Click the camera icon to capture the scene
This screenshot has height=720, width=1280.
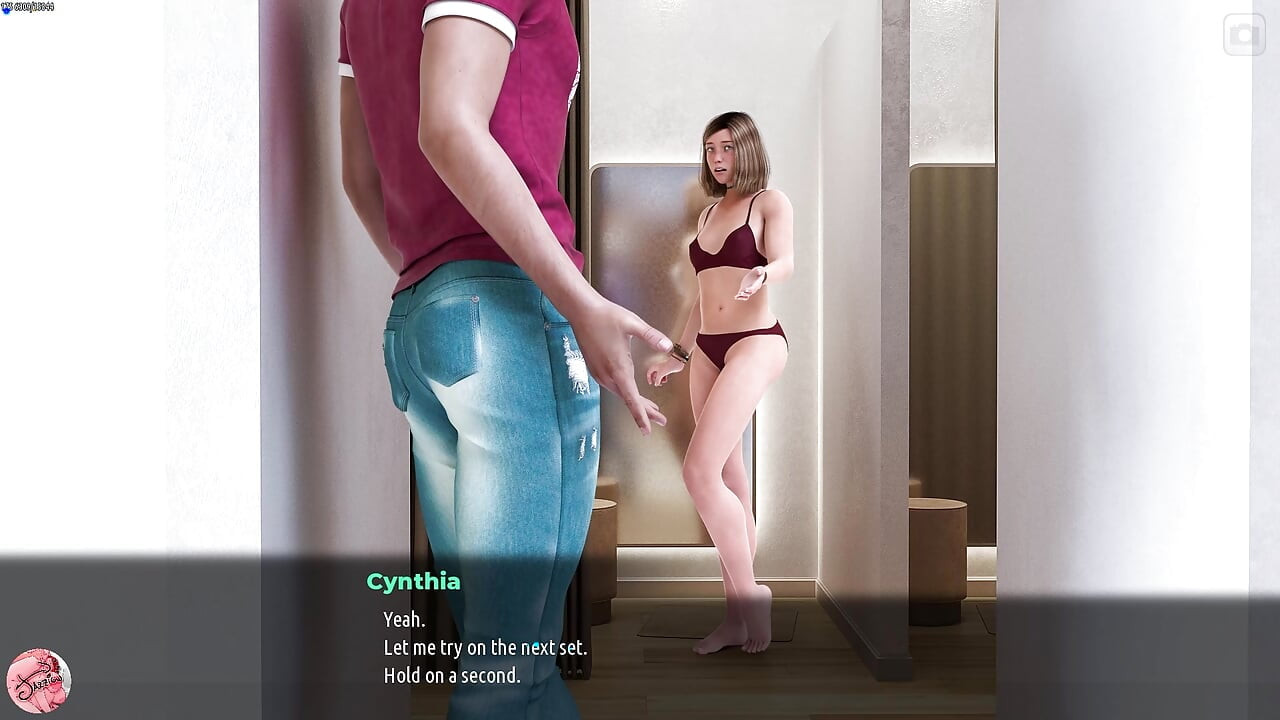(x=1244, y=35)
